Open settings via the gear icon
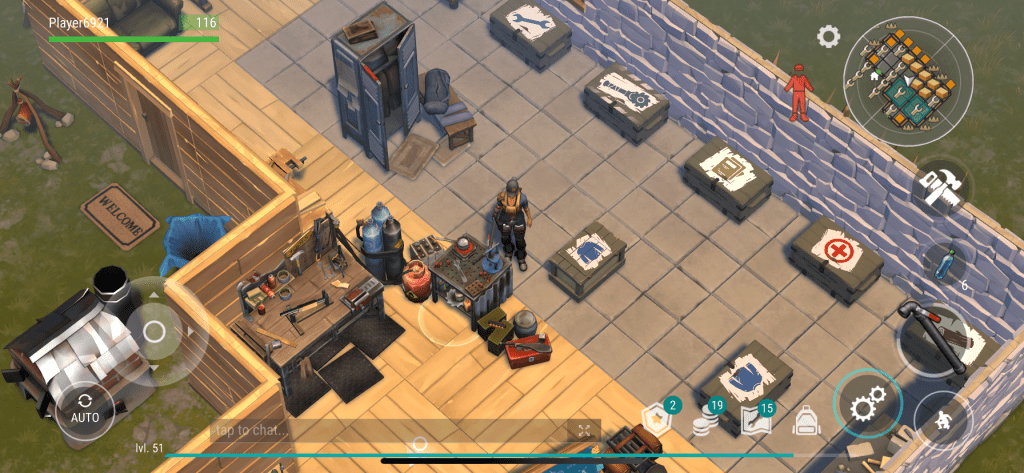This screenshot has width=1024, height=473. [828, 38]
